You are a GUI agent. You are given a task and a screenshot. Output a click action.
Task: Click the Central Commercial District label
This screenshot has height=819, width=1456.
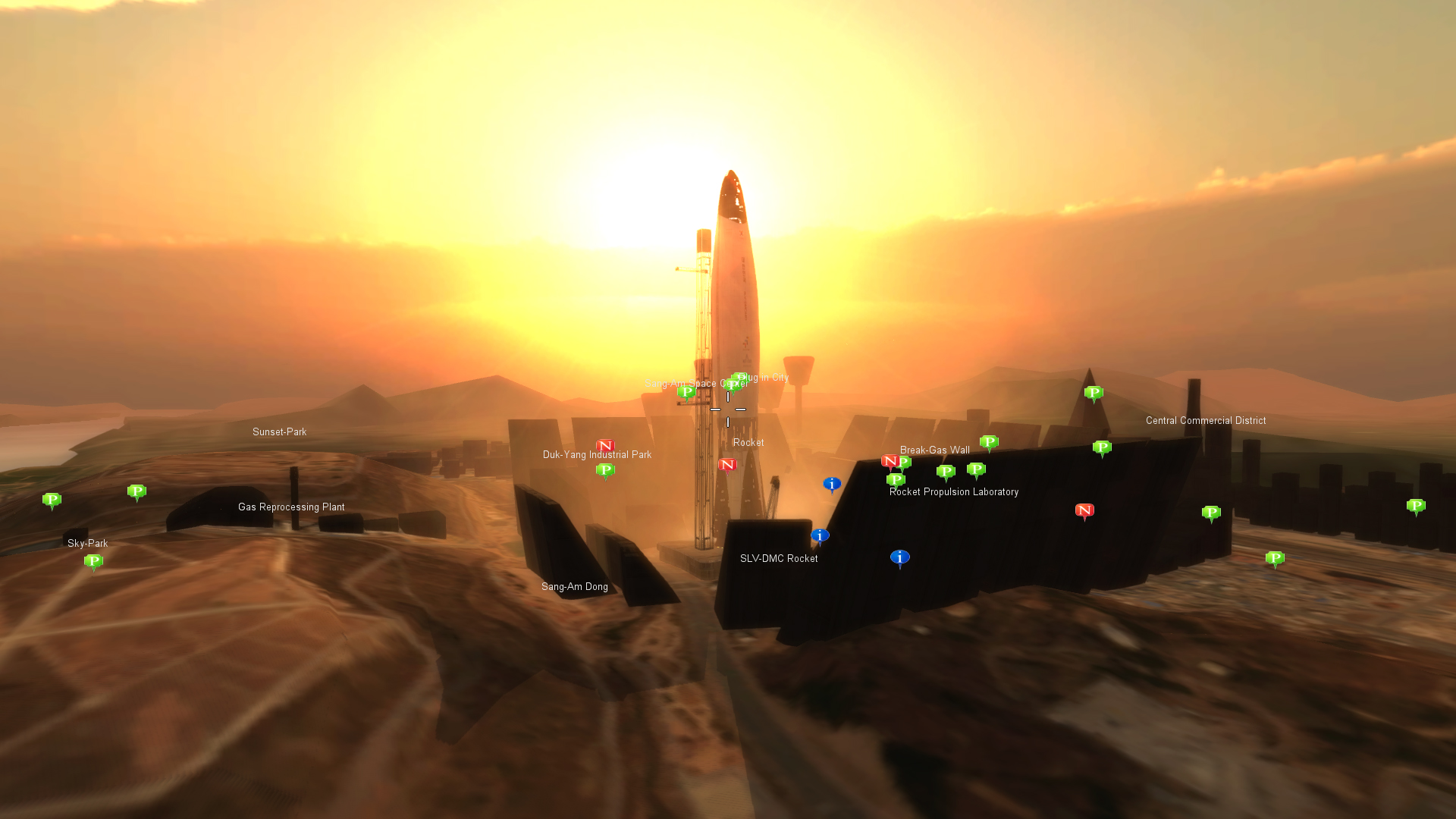[1205, 421]
